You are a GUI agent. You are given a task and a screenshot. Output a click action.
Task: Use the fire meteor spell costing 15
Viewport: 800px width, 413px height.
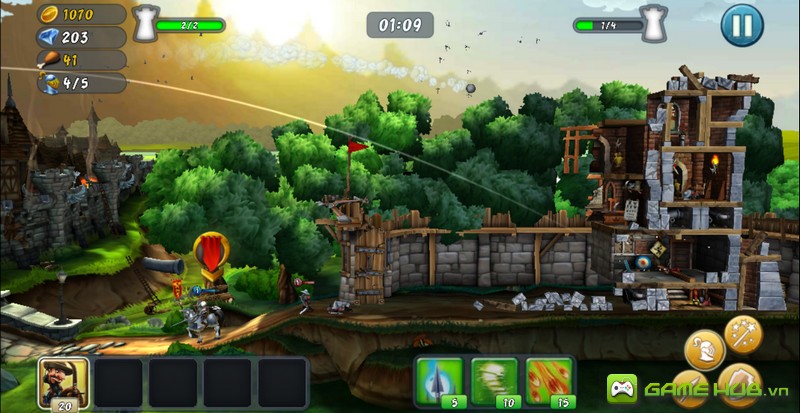point(549,381)
